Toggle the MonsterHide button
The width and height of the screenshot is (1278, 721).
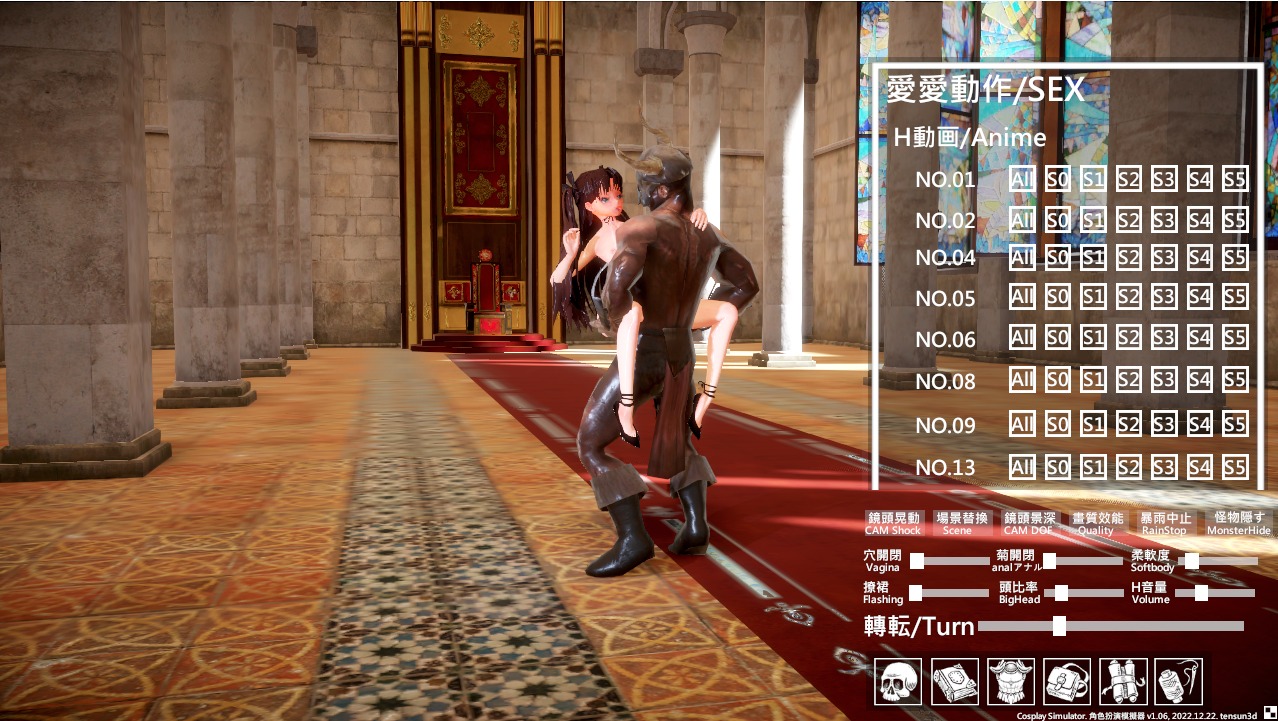point(1238,523)
